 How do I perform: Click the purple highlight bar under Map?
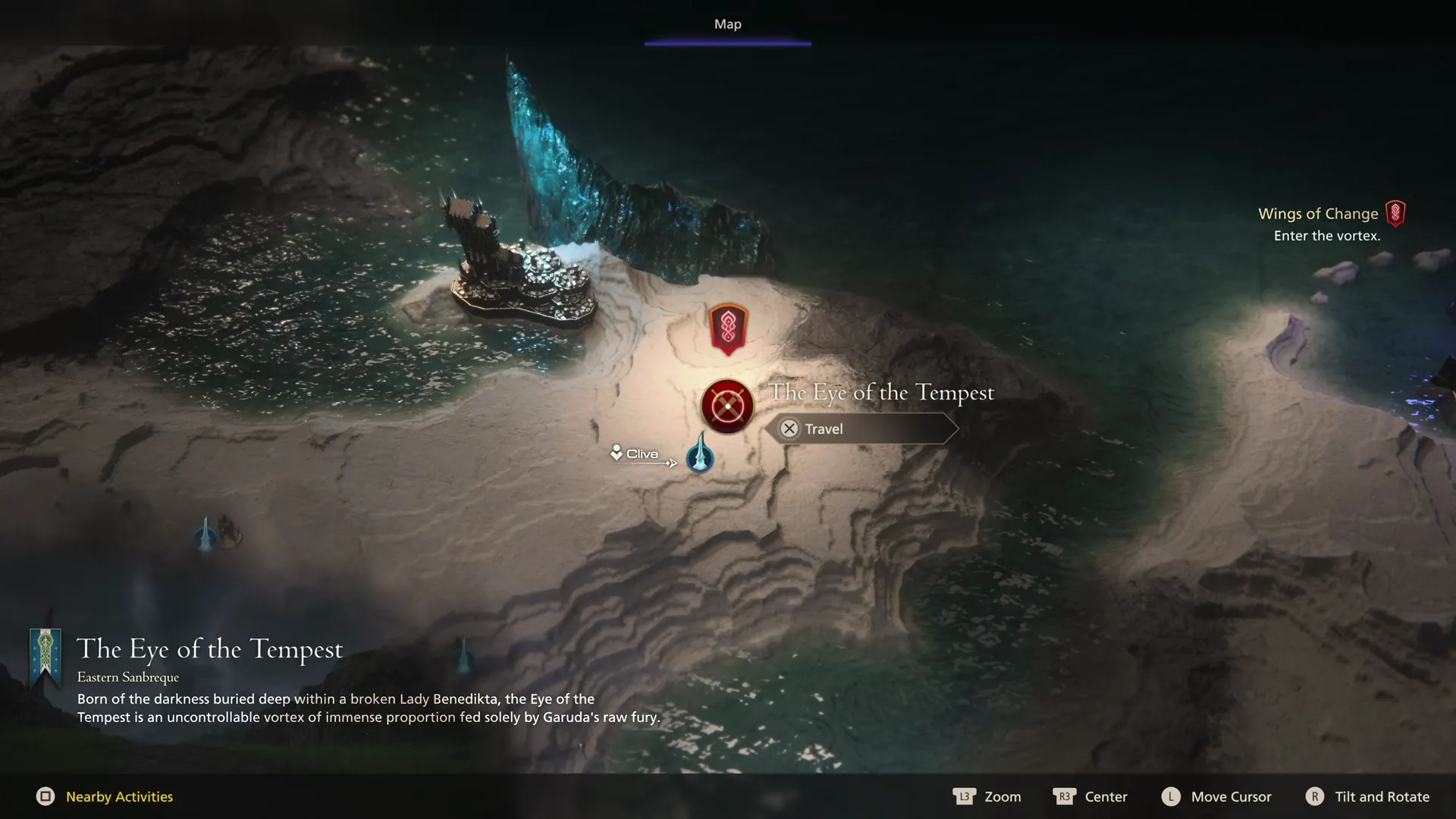point(727,43)
